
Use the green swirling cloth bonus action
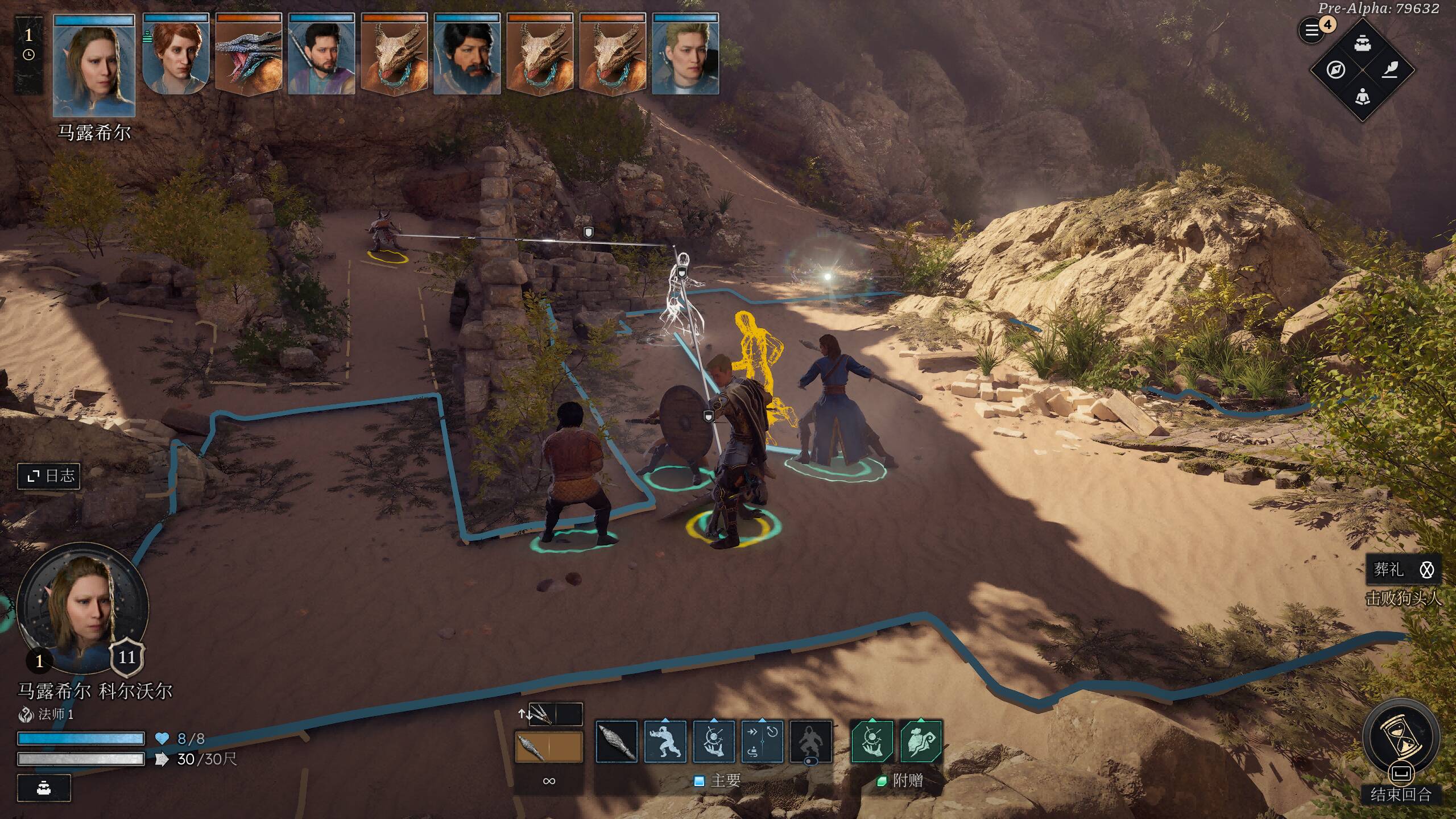(921, 742)
